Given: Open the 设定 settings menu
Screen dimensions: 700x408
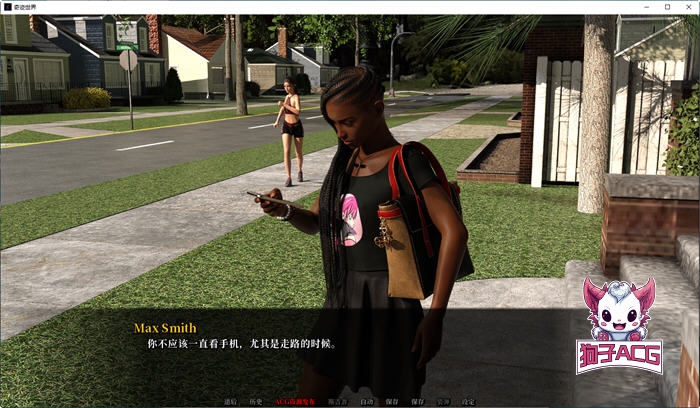Looking at the screenshot, I should (469, 402).
